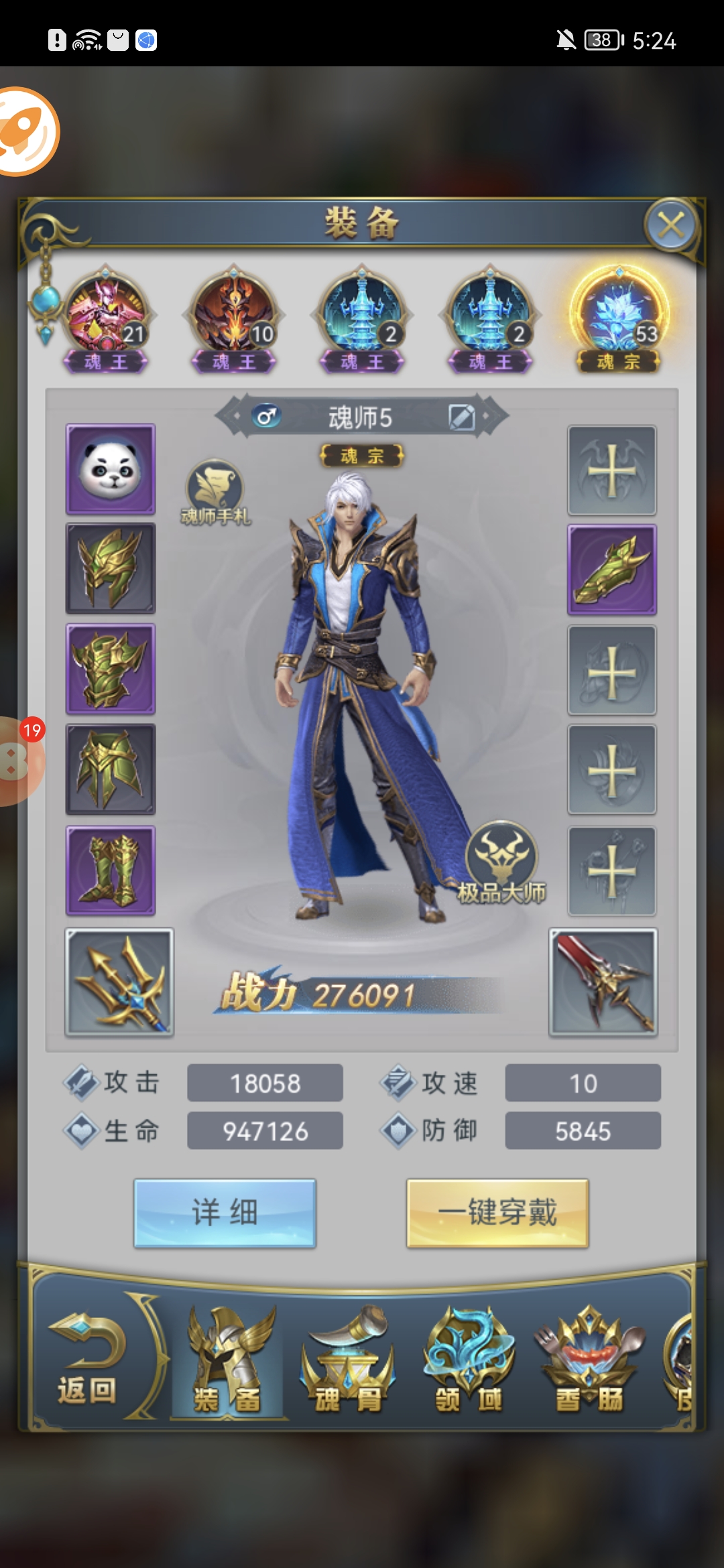Open the 详细 details button
The image size is (724, 1568).
tap(225, 1213)
